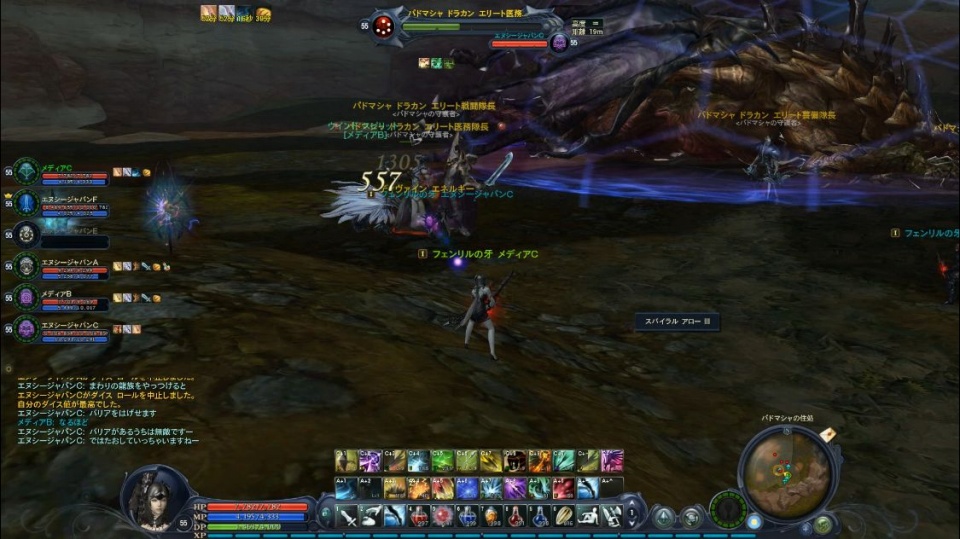This screenshot has width=960, height=539.
Task: Click the green round button under minimap
Action: (x=822, y=523)
